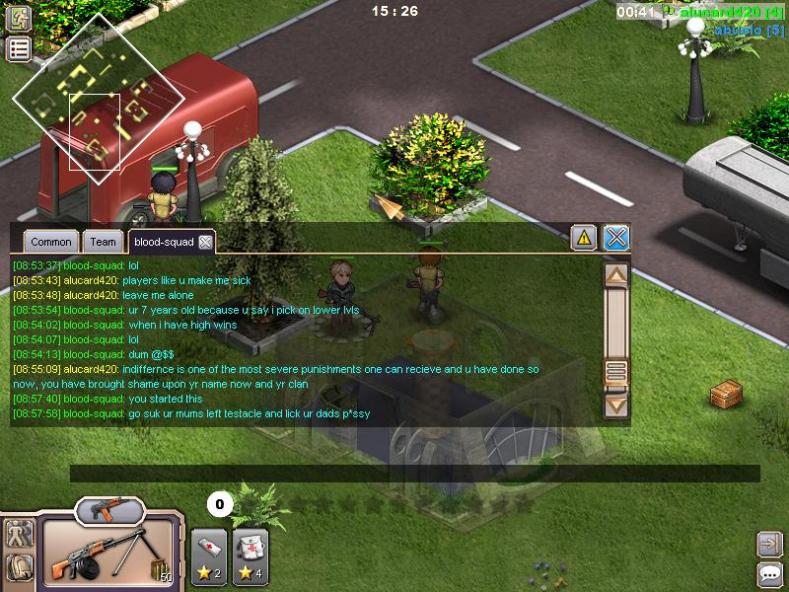The image size is (789, 592).
Task: Open the list menu icon
Action: [19, 50]
